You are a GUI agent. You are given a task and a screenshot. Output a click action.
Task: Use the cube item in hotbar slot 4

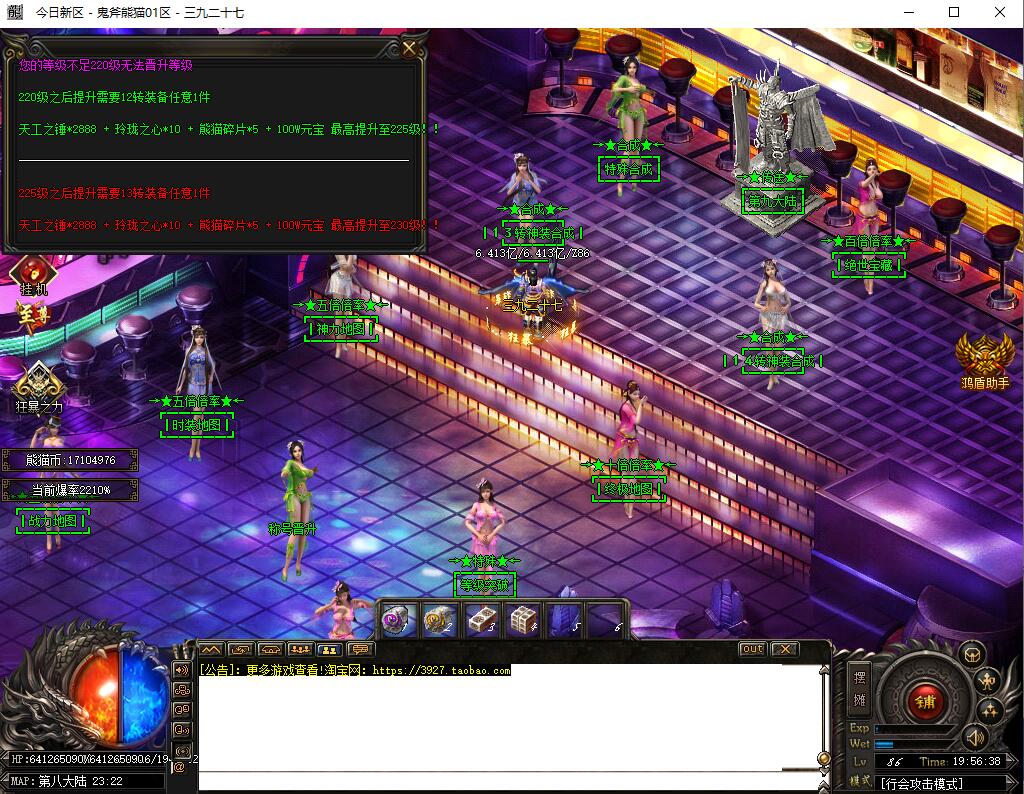coord(524,620)
